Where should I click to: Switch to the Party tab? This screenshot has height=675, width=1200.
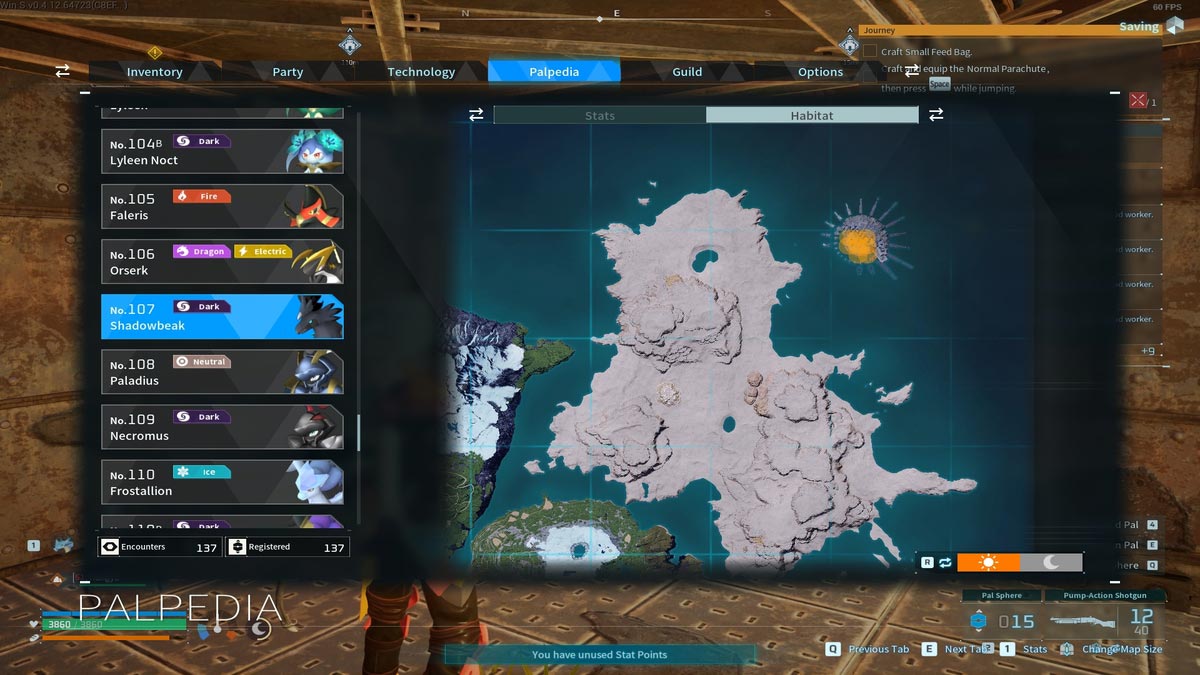288,72
